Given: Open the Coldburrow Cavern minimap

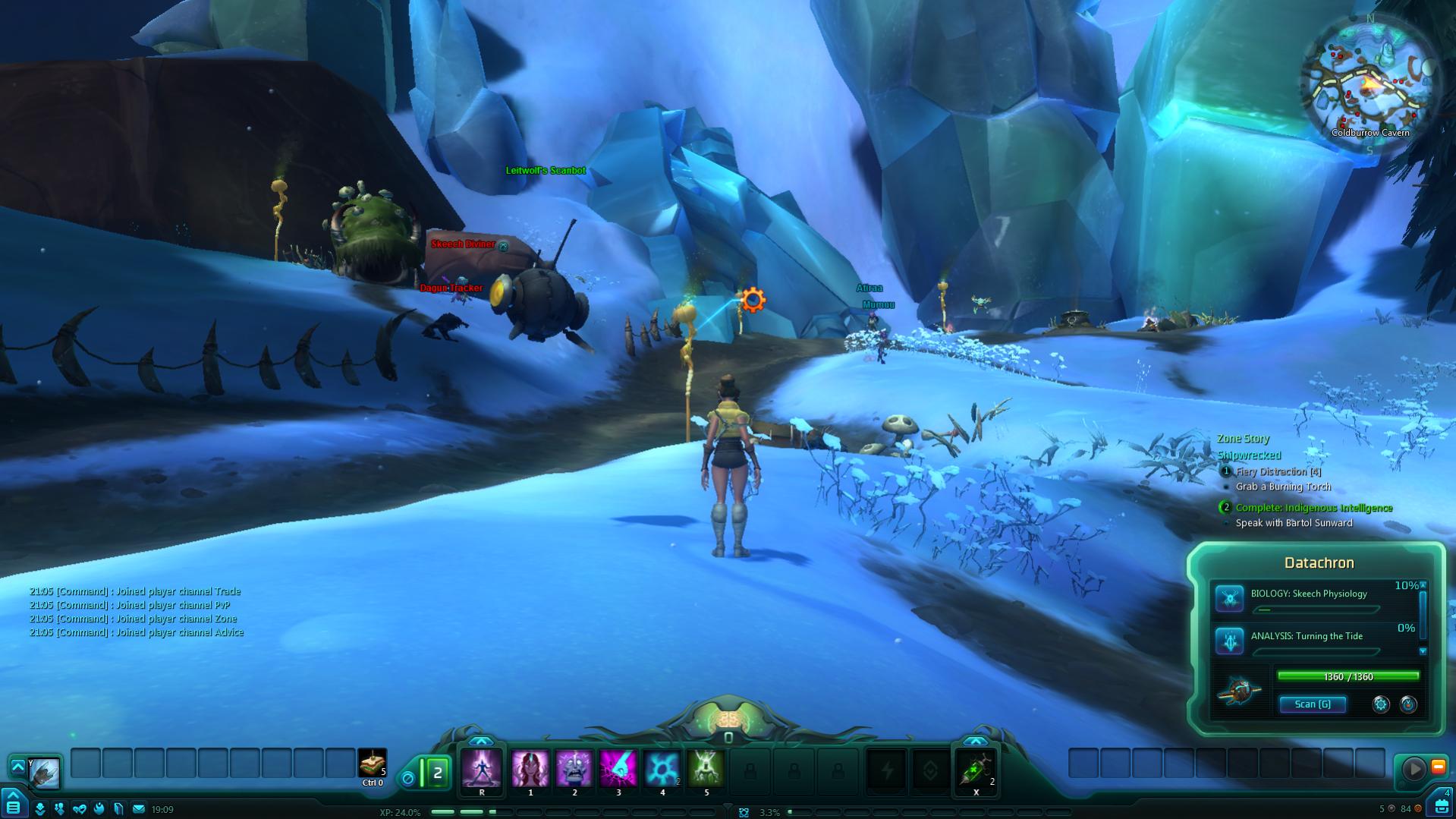Looking at the screenshot, I should click(x=1369, y=81).
